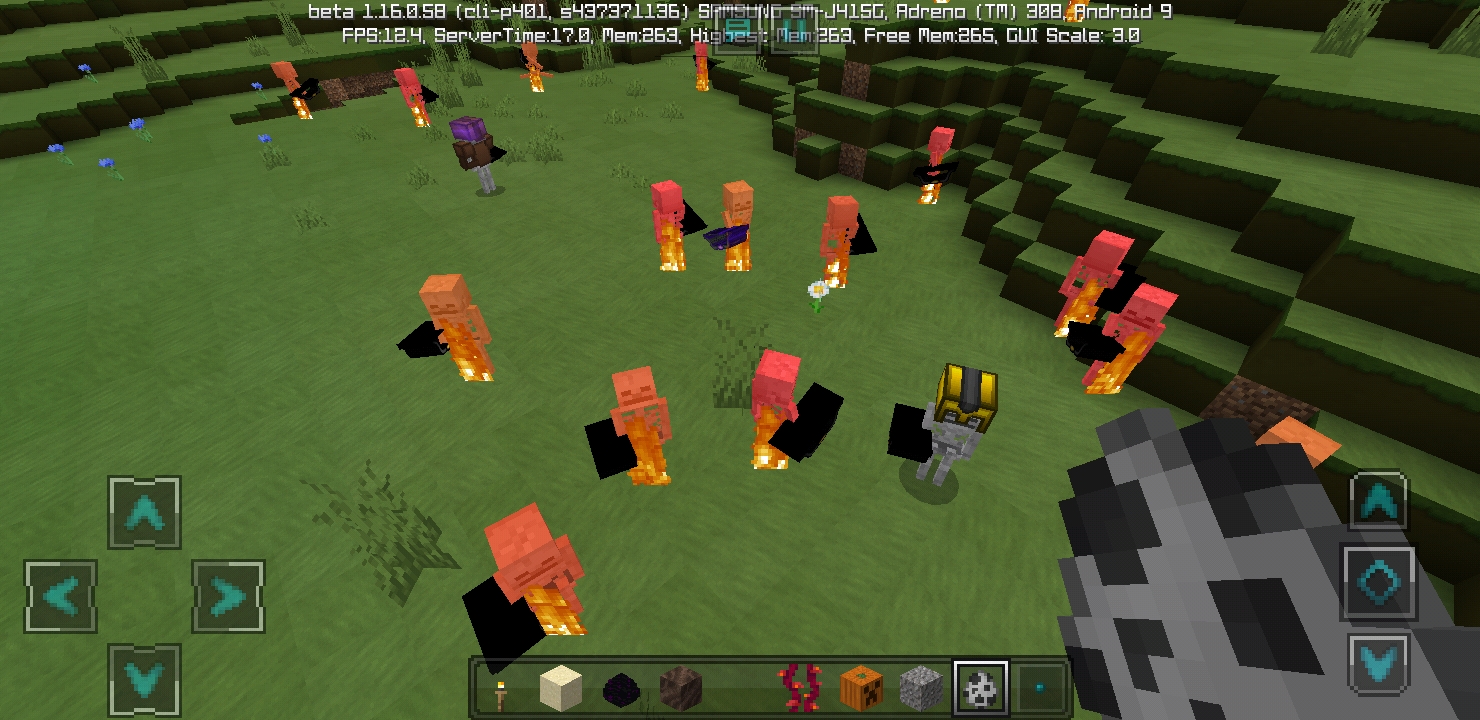The image size is (1480, 720).
Task: Pick the brown soil block slot
Action: (x=681, y=688)
